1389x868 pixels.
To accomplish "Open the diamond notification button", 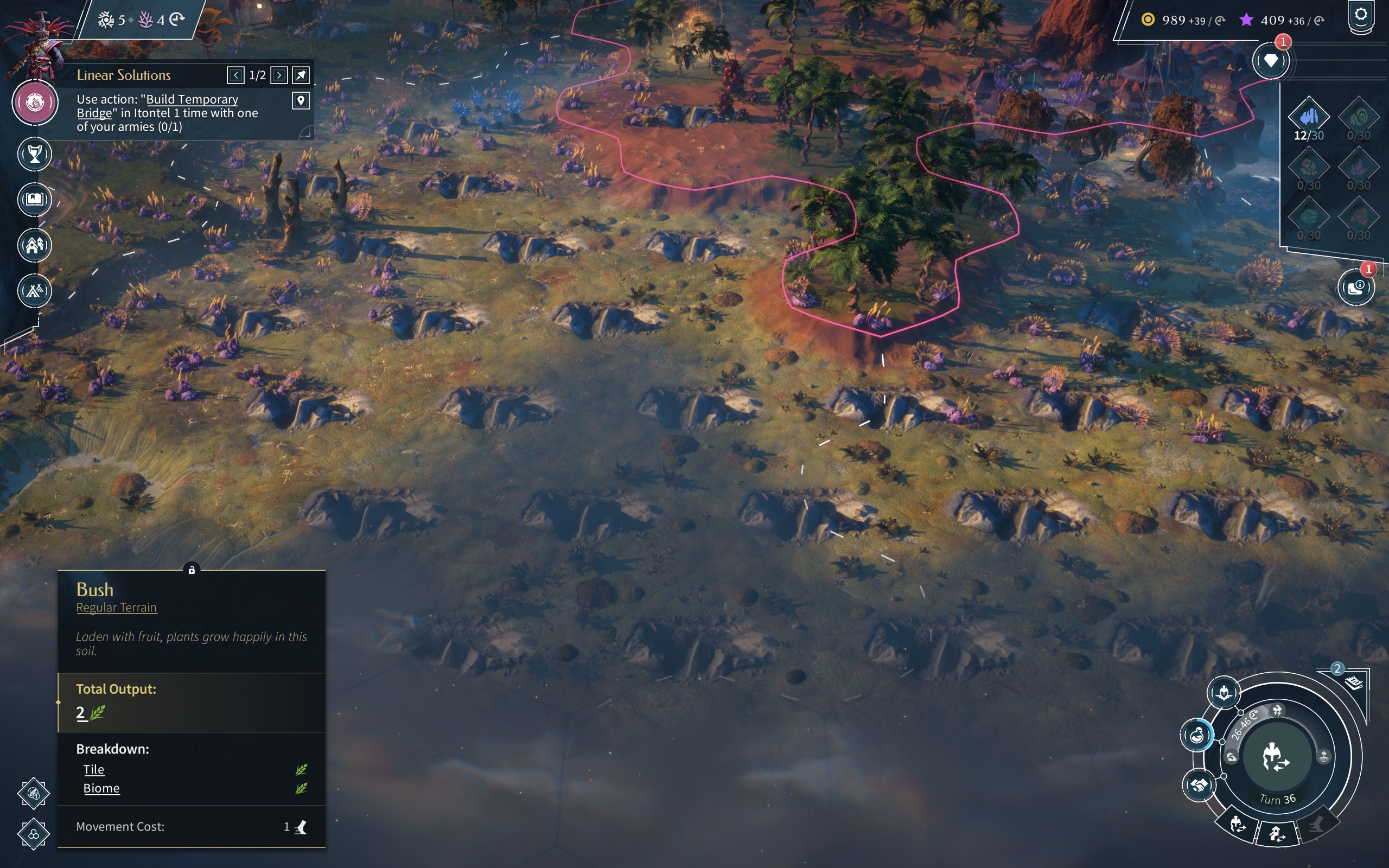I will pyautogui.click(x=1271, y=61).
